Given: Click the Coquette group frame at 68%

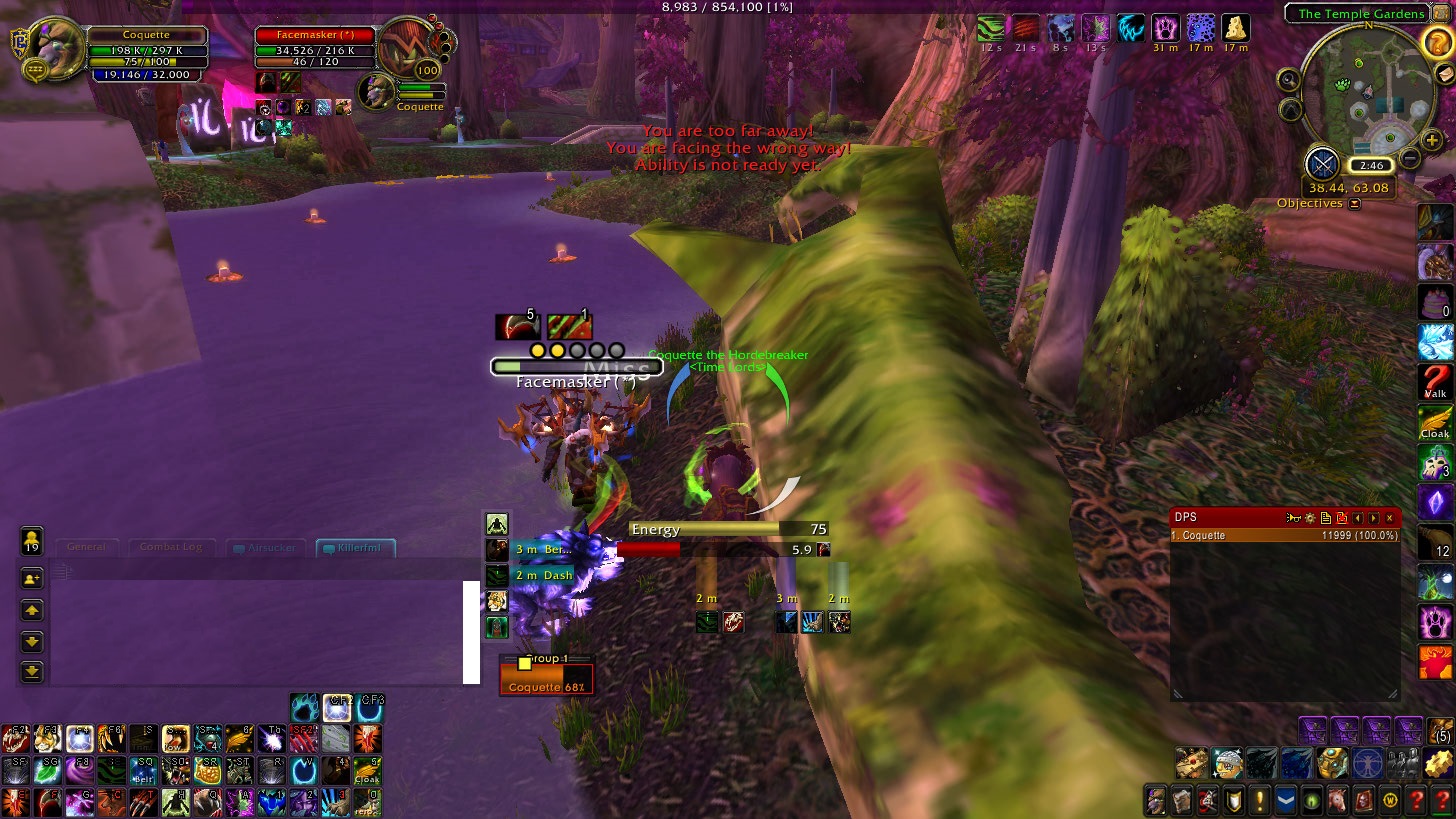Looking at the screenshot, I should tap(546, 680).
